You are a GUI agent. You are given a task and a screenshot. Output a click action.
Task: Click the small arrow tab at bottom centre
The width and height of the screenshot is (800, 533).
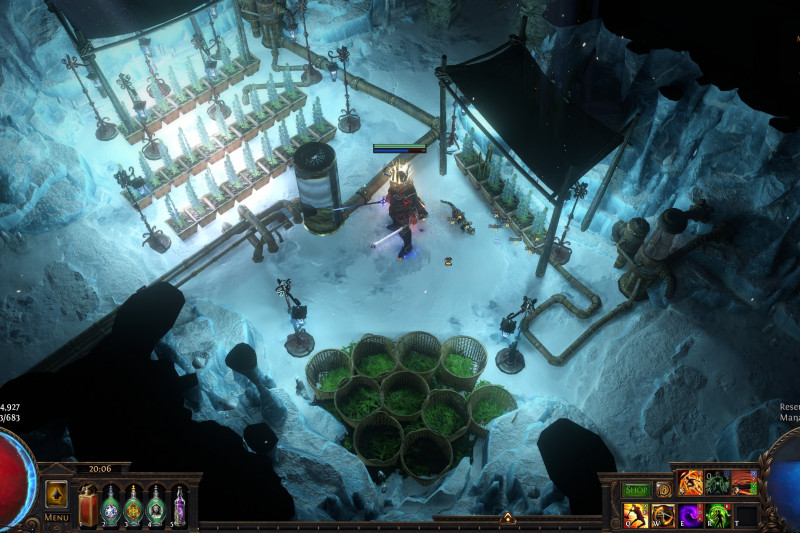coord(507,518)
